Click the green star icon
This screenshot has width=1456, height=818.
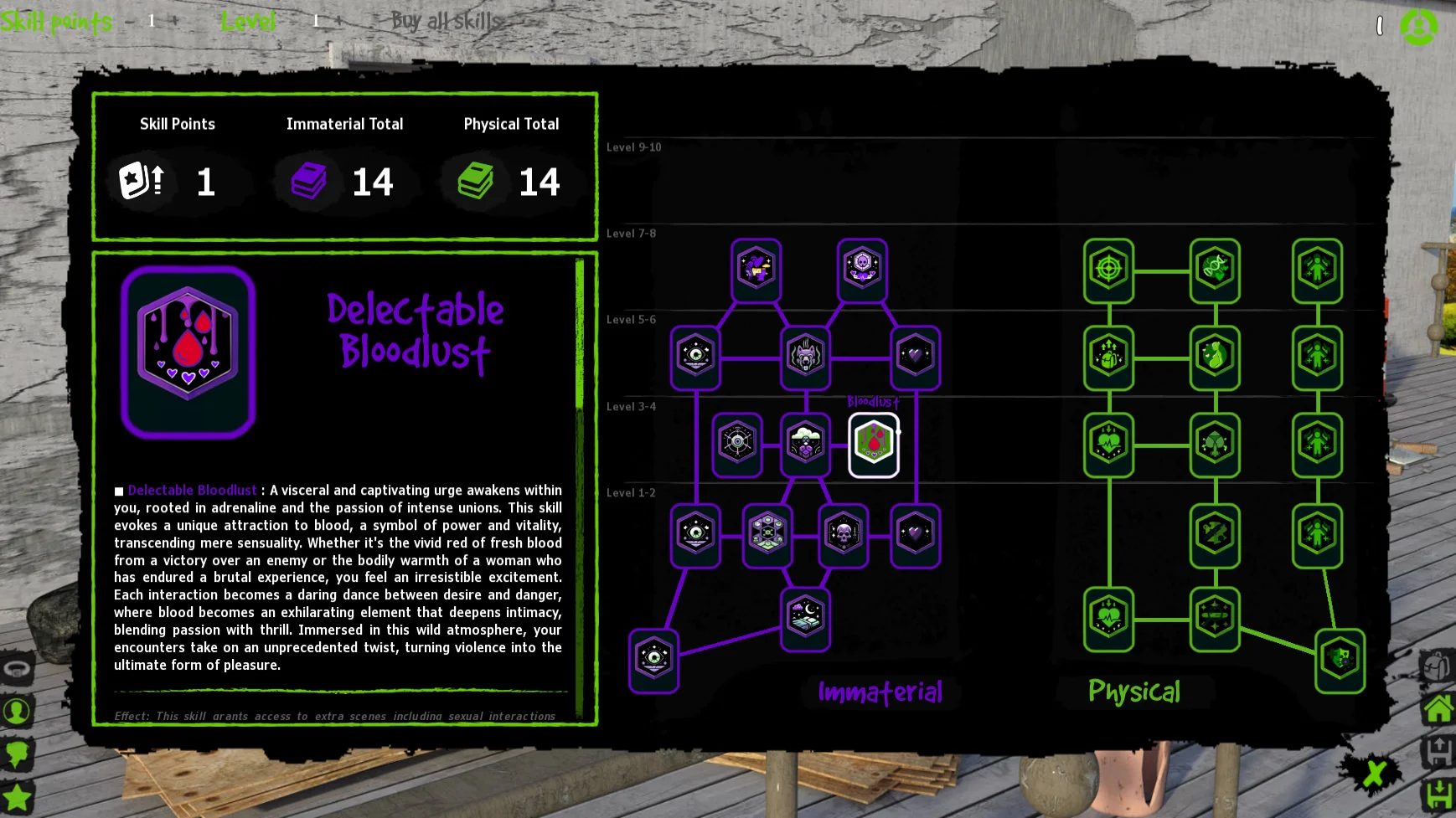pyautogui.click(x=18, y=797)
